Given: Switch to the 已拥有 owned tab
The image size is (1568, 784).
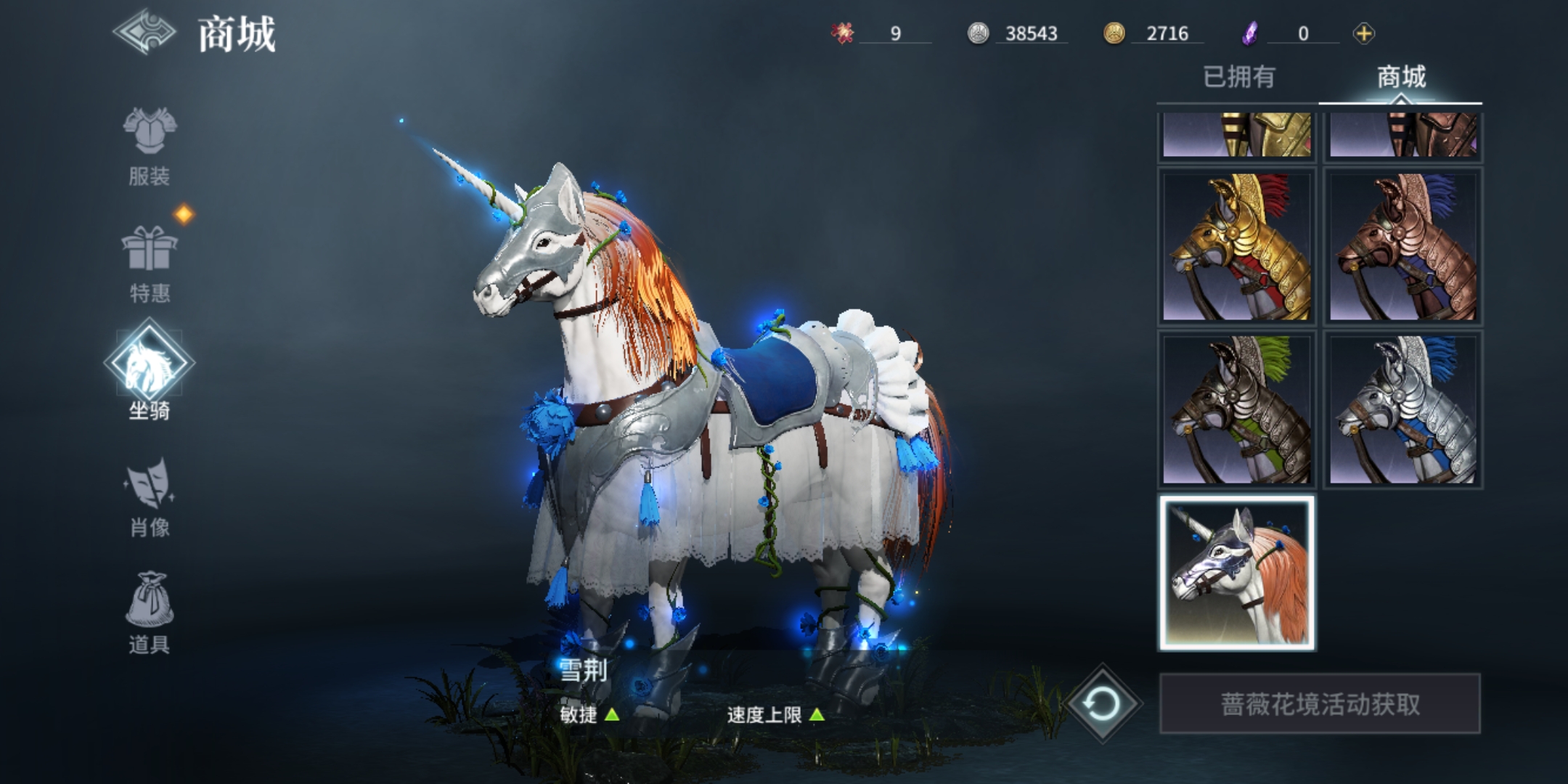Looking at the screenshot, I should tap(1238, 77).
